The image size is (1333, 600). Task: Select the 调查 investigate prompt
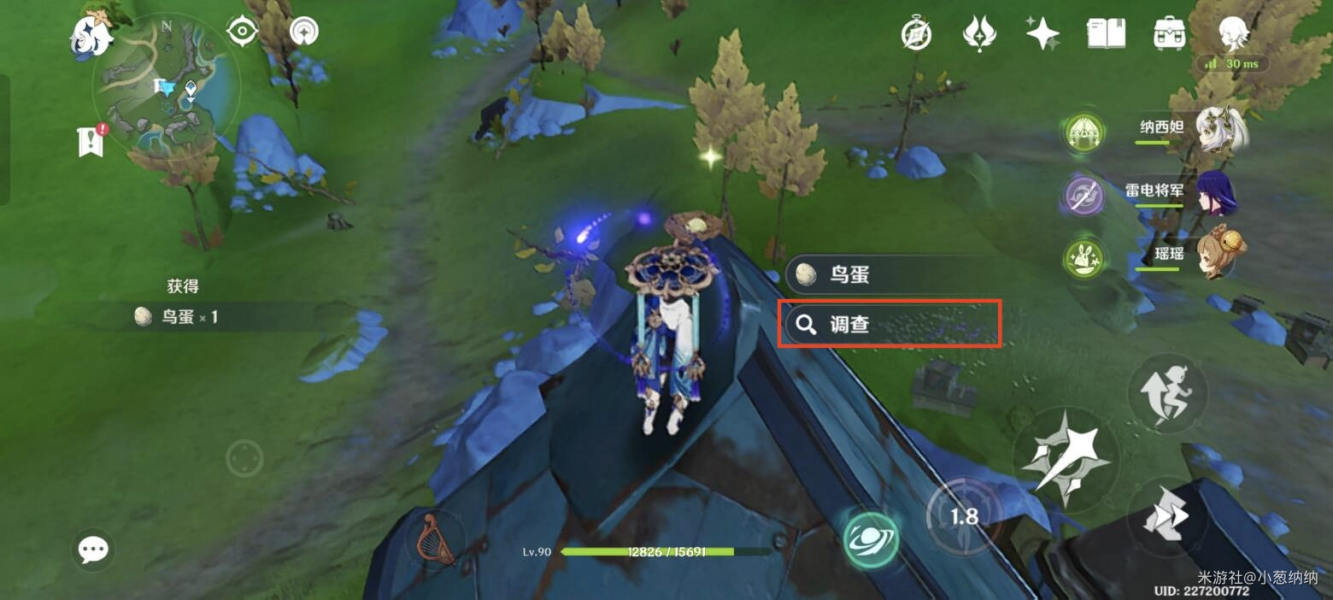[x=890, y=324]
